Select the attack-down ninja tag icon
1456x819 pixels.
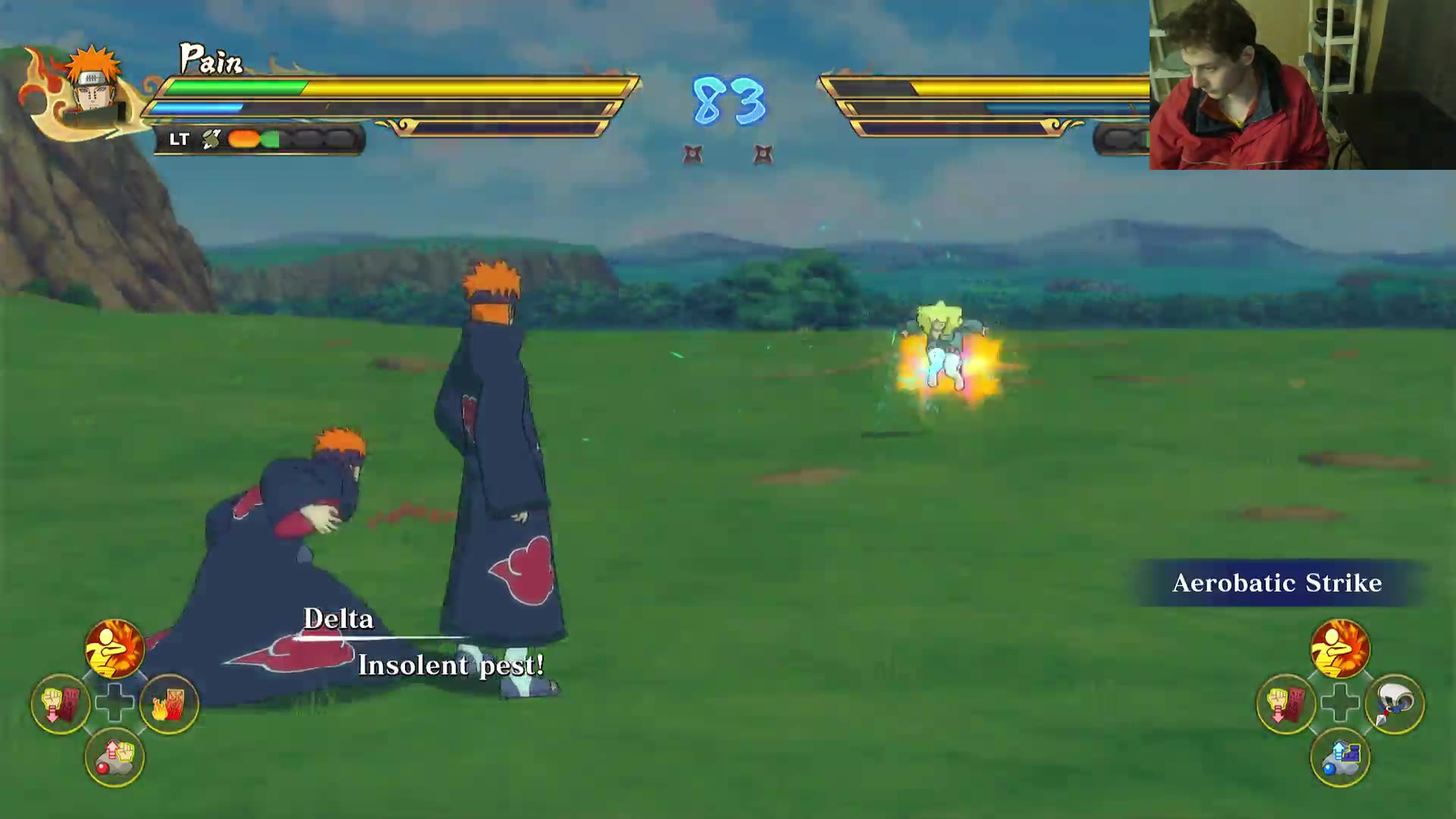pyautogui.click(x=61, y=703)
